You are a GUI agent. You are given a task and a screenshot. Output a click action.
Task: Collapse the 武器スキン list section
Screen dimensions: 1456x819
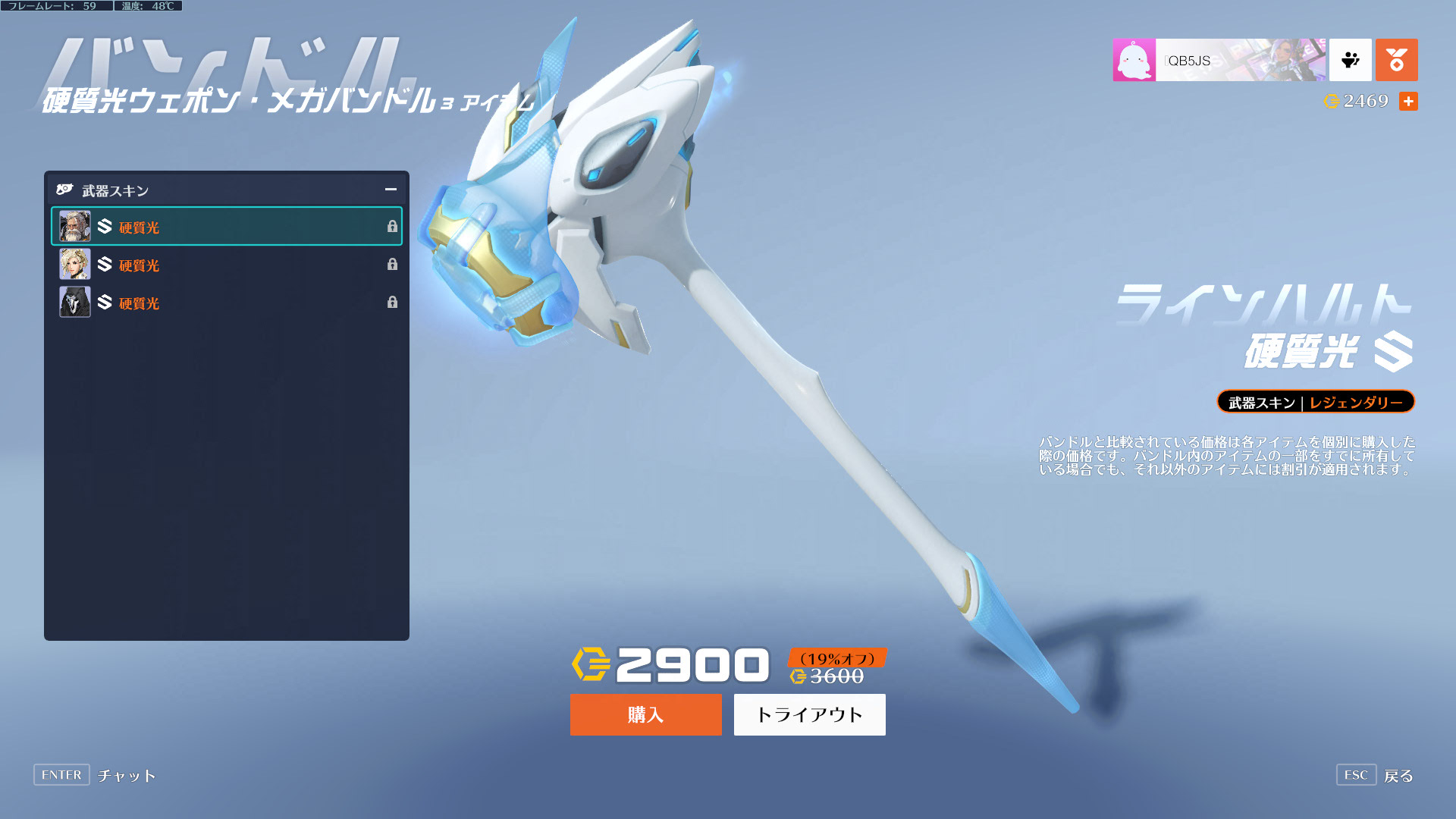coord(391,190)
